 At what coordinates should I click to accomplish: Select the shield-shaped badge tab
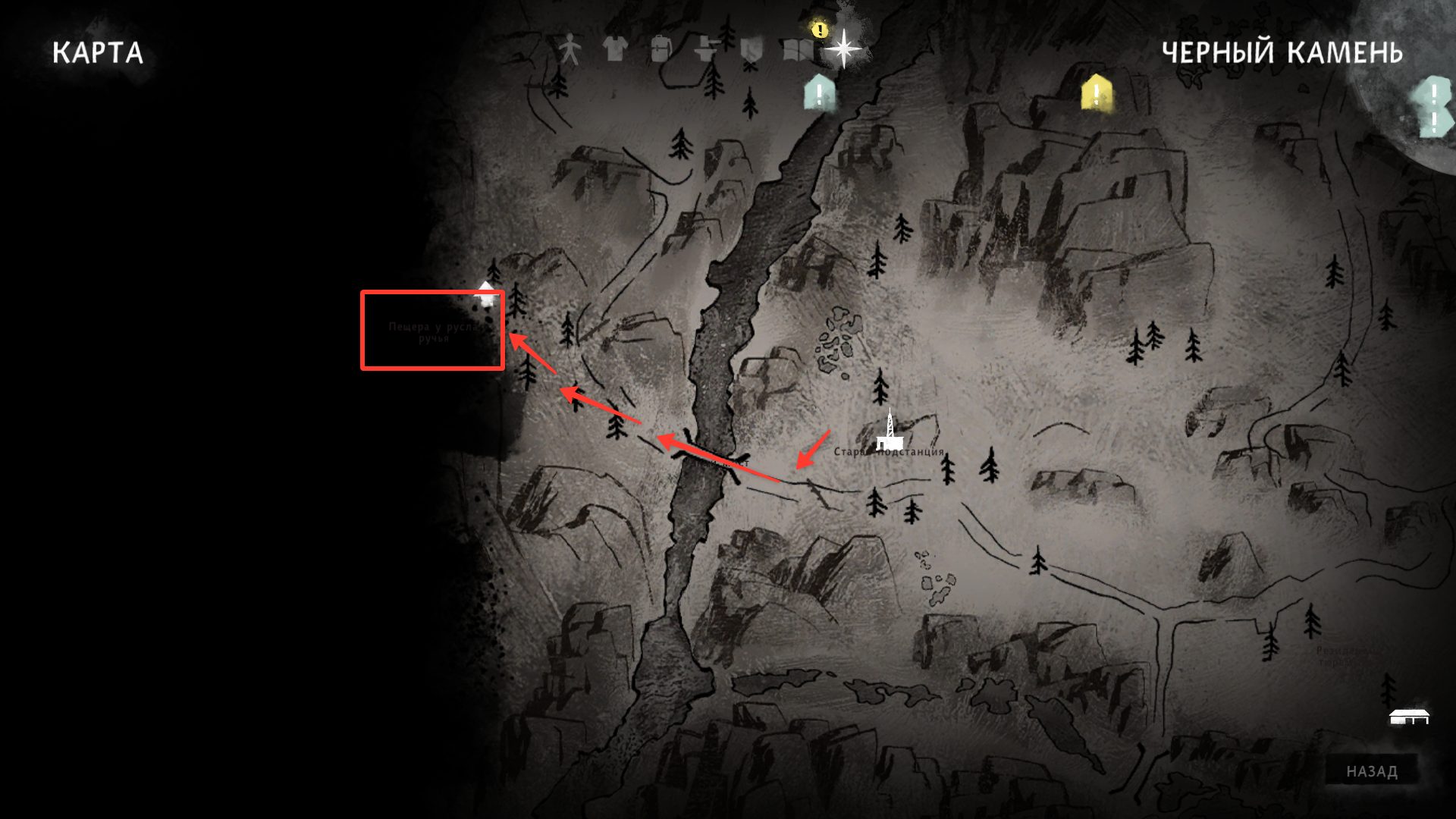(x=751, y=51)
